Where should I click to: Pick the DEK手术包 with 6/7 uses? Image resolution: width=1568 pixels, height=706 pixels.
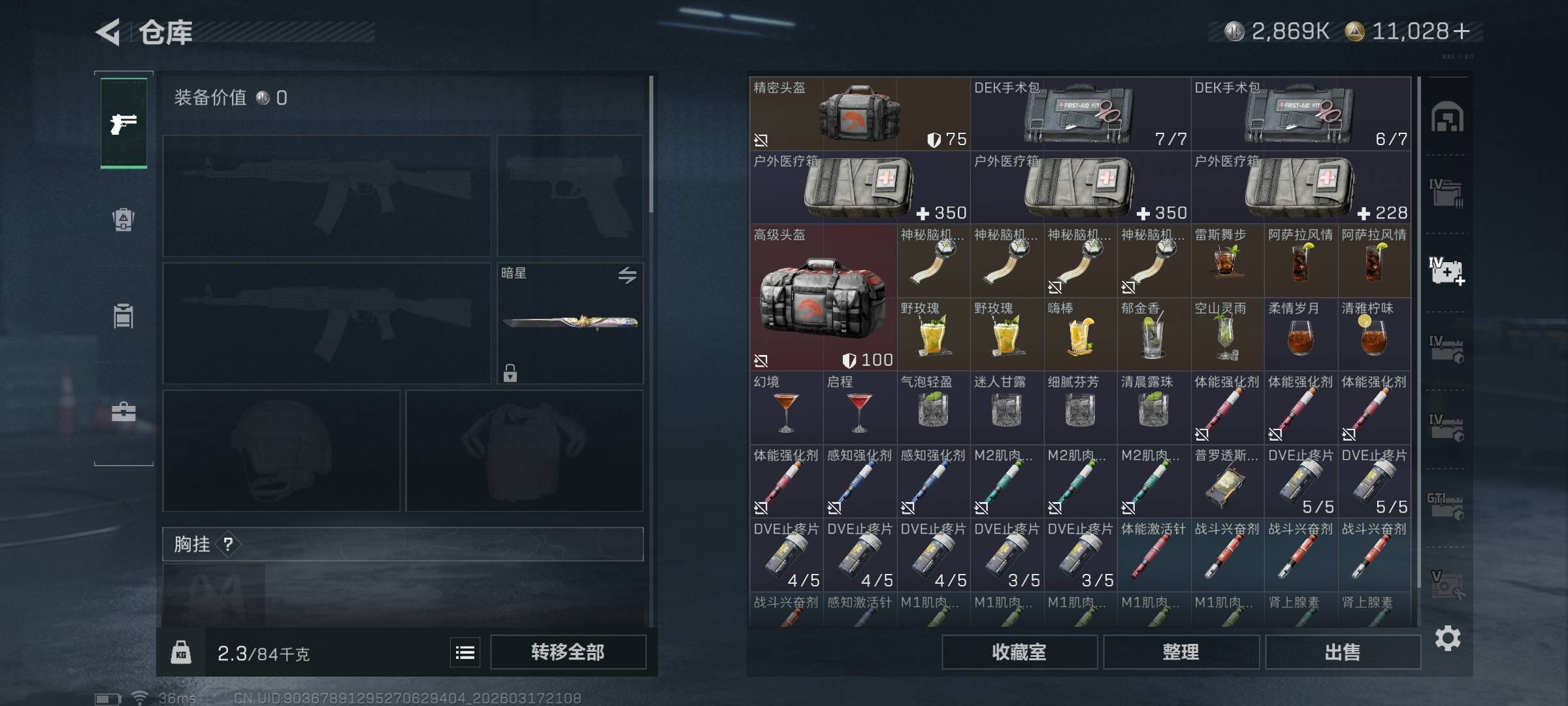(1300, 114)
